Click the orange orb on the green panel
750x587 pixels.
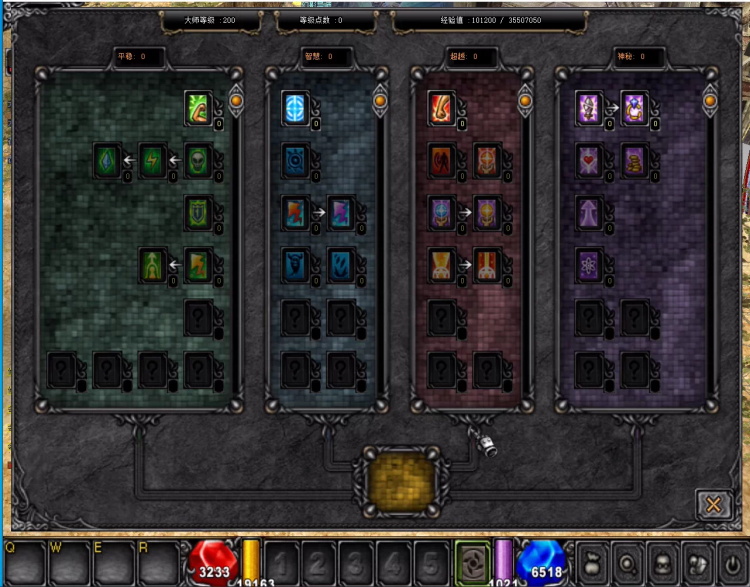pos(237,100)
